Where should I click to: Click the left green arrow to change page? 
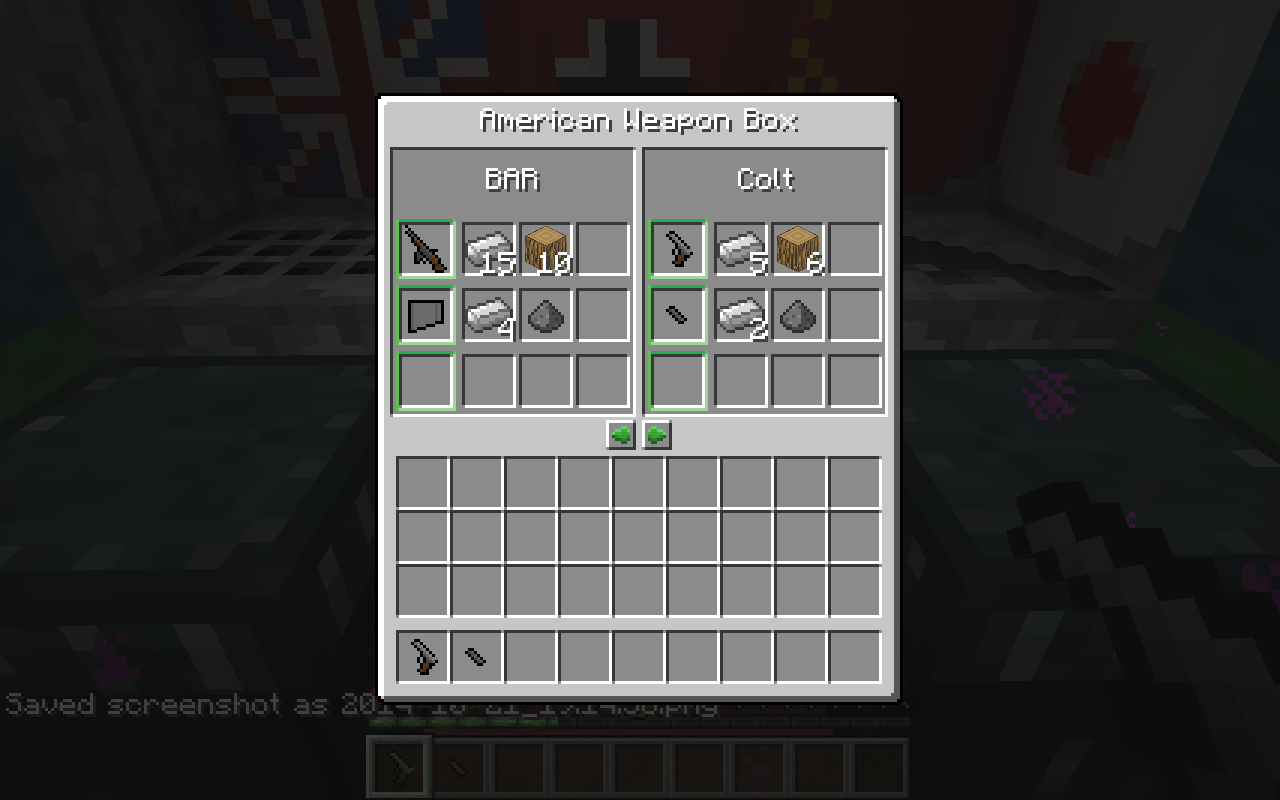coord(619,434)
